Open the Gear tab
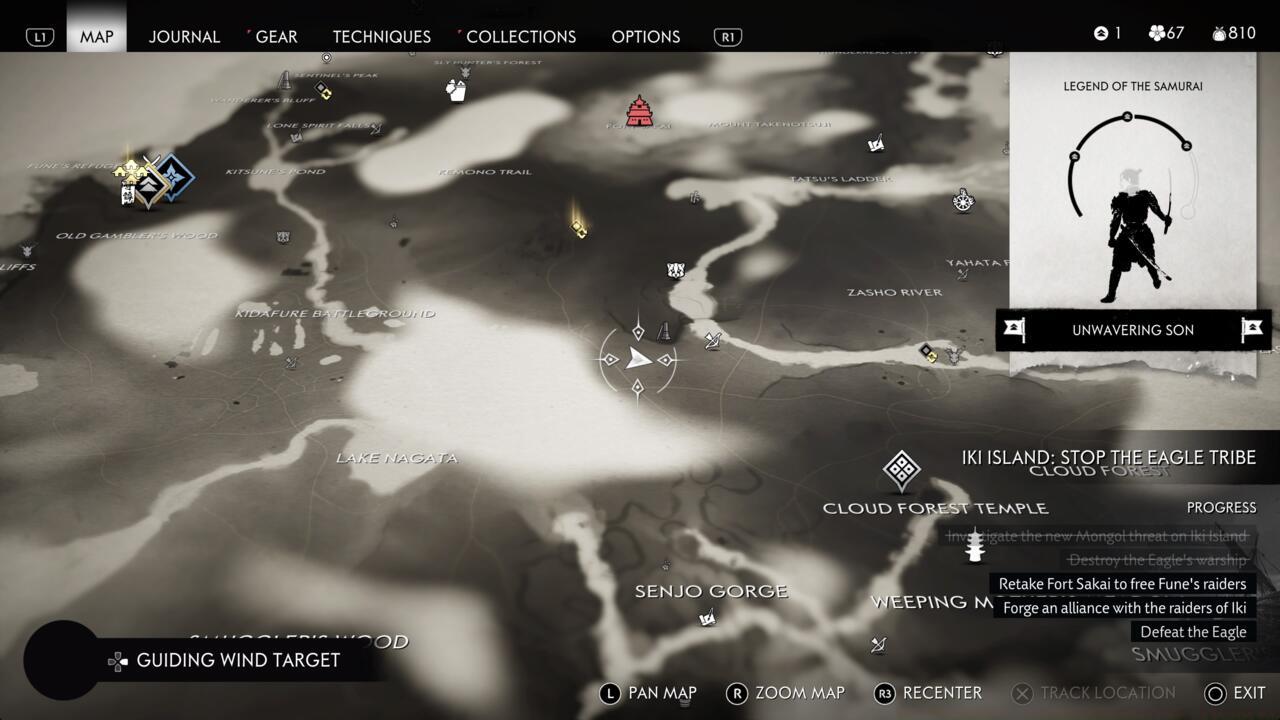 click(x=276, y=37)
